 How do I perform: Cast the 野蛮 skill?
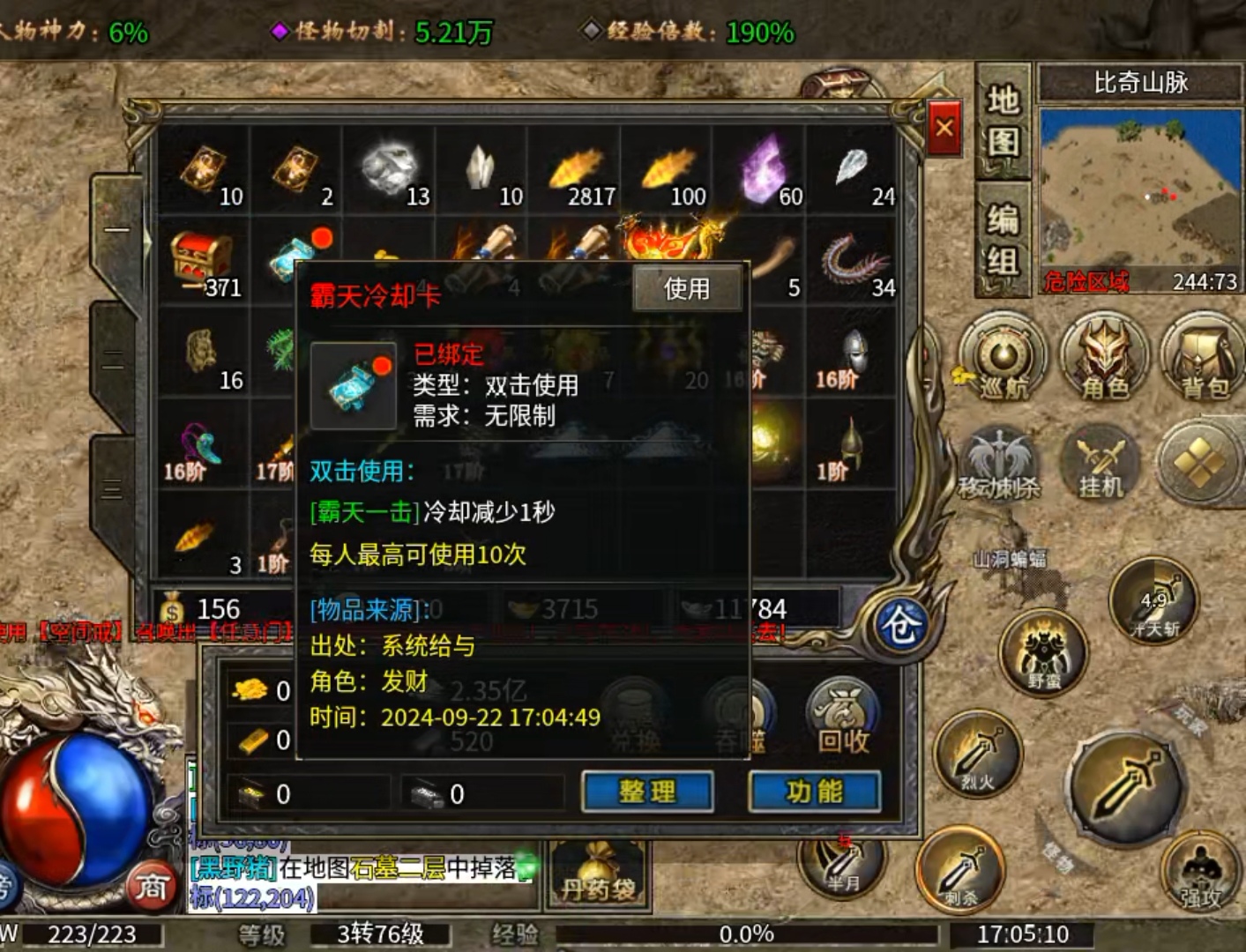point(1044,653)
